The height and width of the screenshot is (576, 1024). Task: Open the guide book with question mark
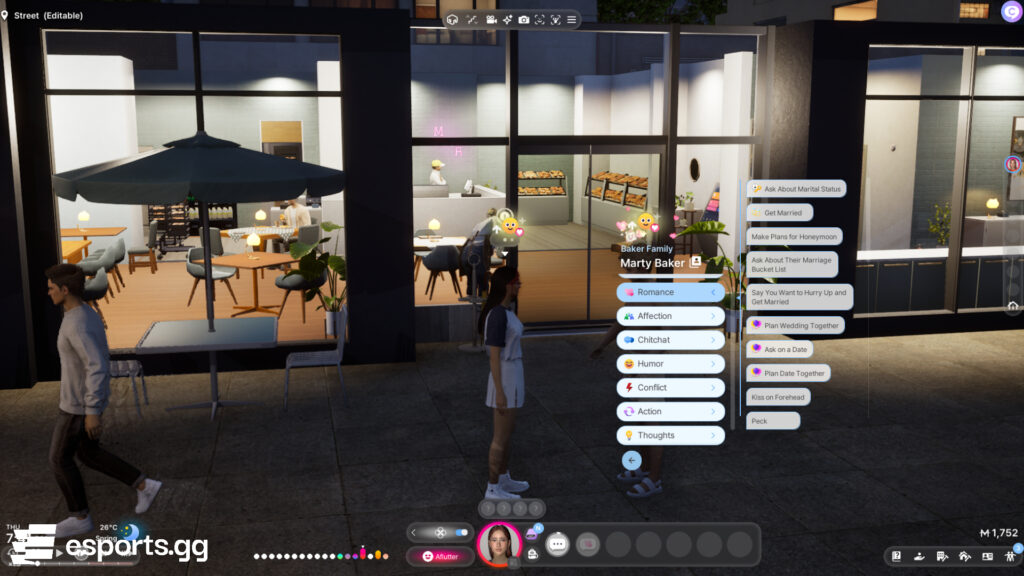click(x=897, y=556)
